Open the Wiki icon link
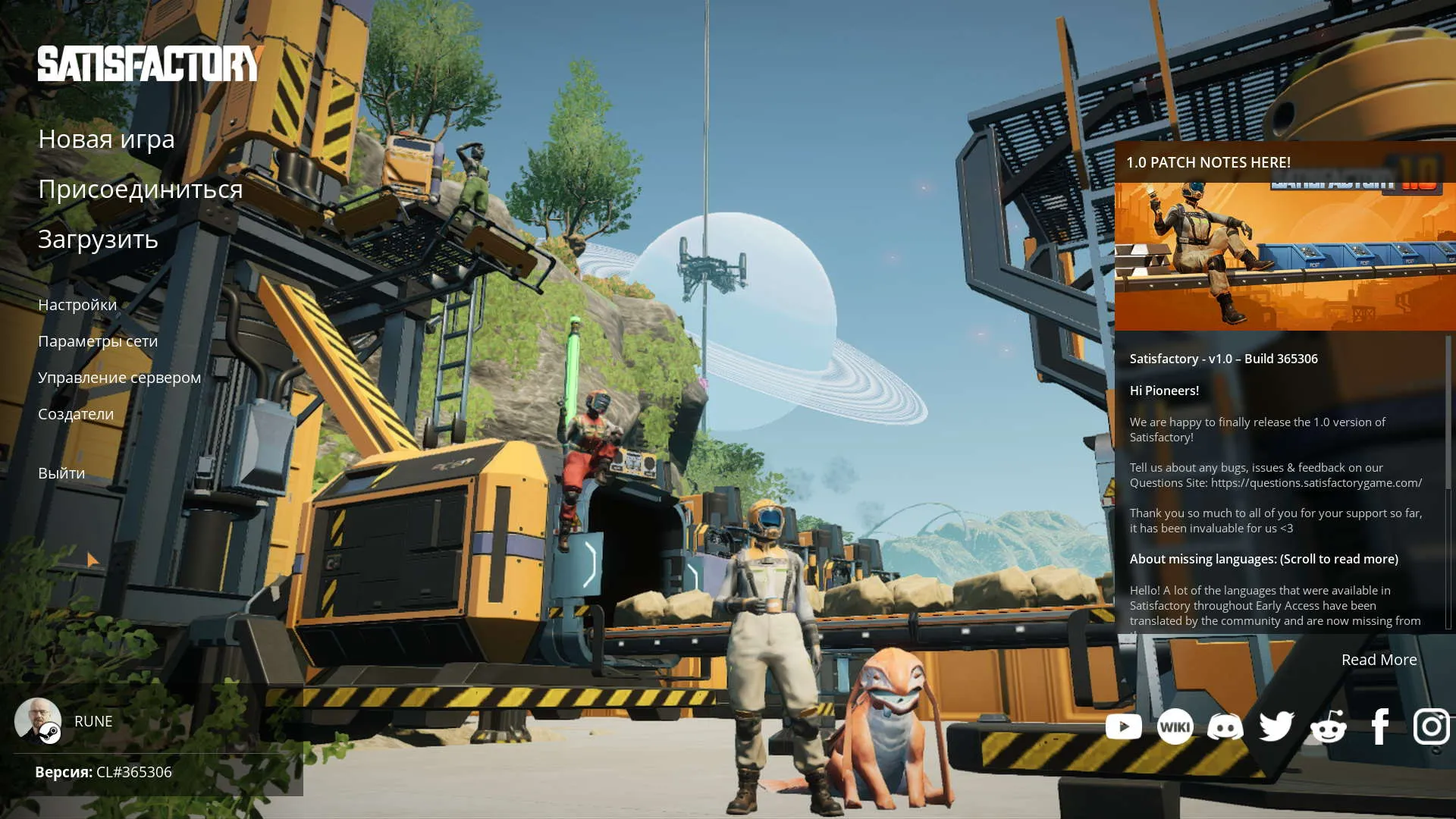 click(x=1175, y=726)
